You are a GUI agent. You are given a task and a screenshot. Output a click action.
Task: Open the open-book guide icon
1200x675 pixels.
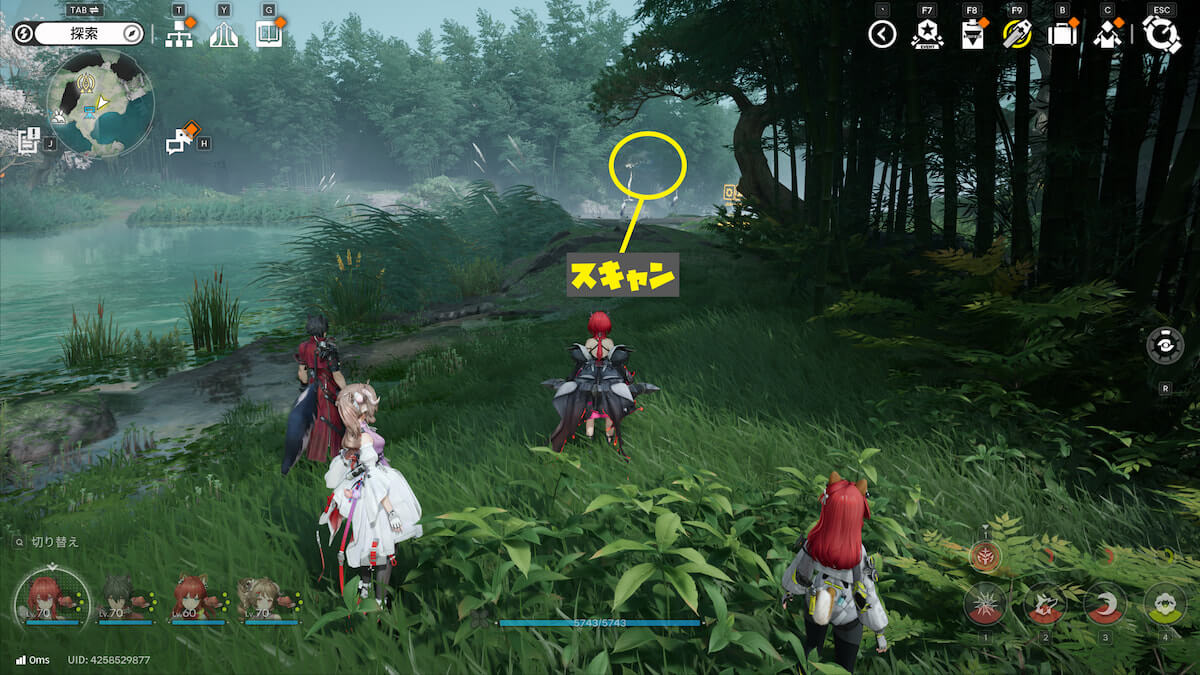[268, 34]
